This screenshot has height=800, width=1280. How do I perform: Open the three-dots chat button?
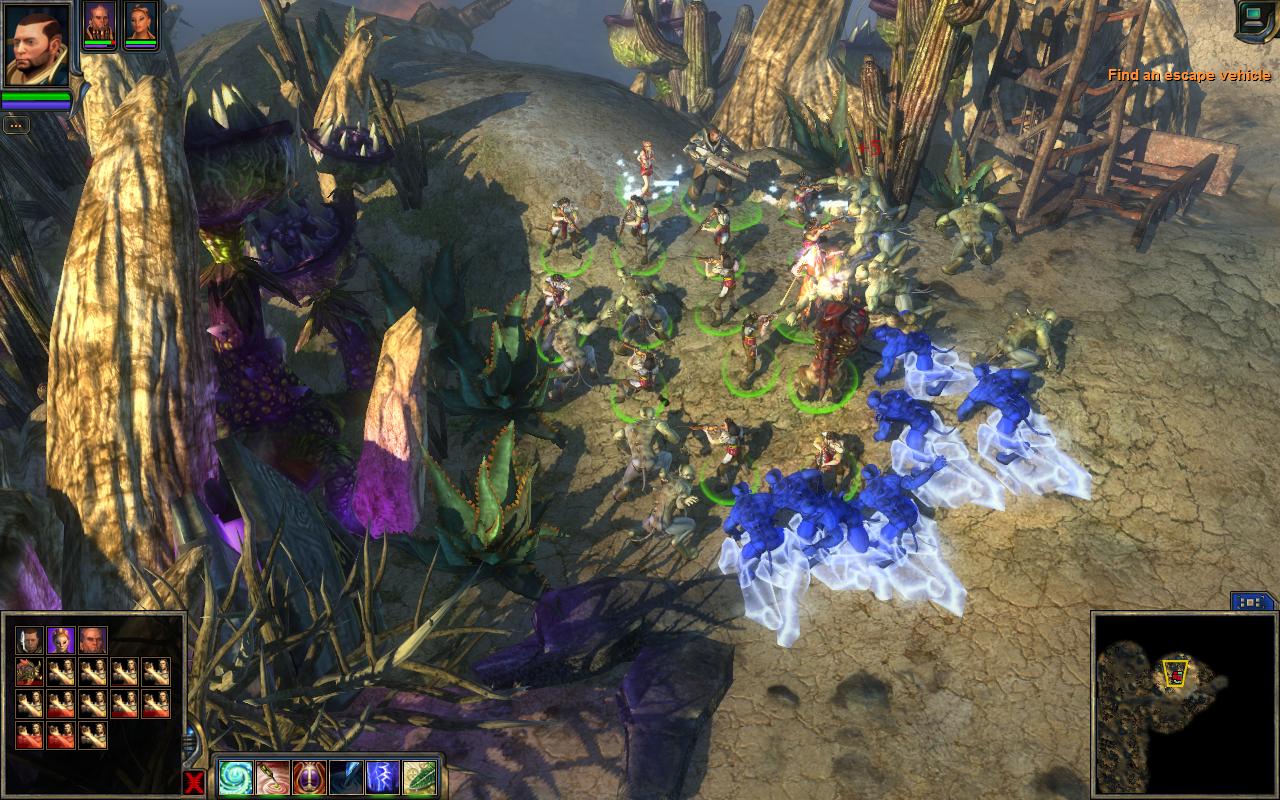[x=16, y=125]
